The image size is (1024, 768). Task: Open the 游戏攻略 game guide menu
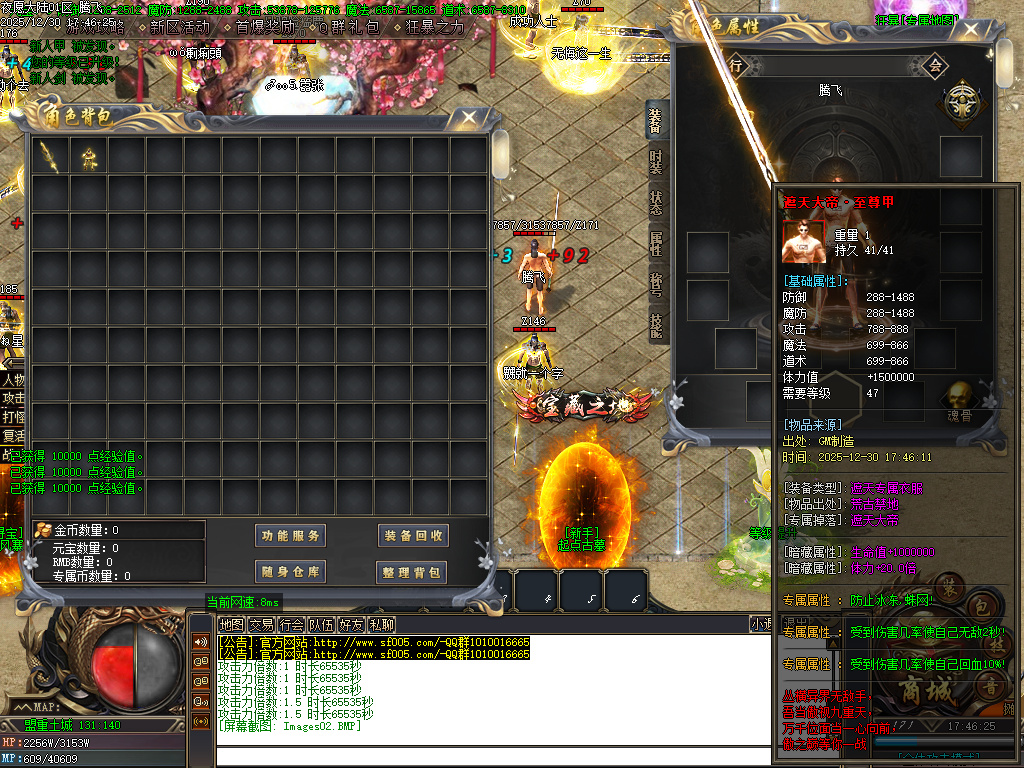98,27
